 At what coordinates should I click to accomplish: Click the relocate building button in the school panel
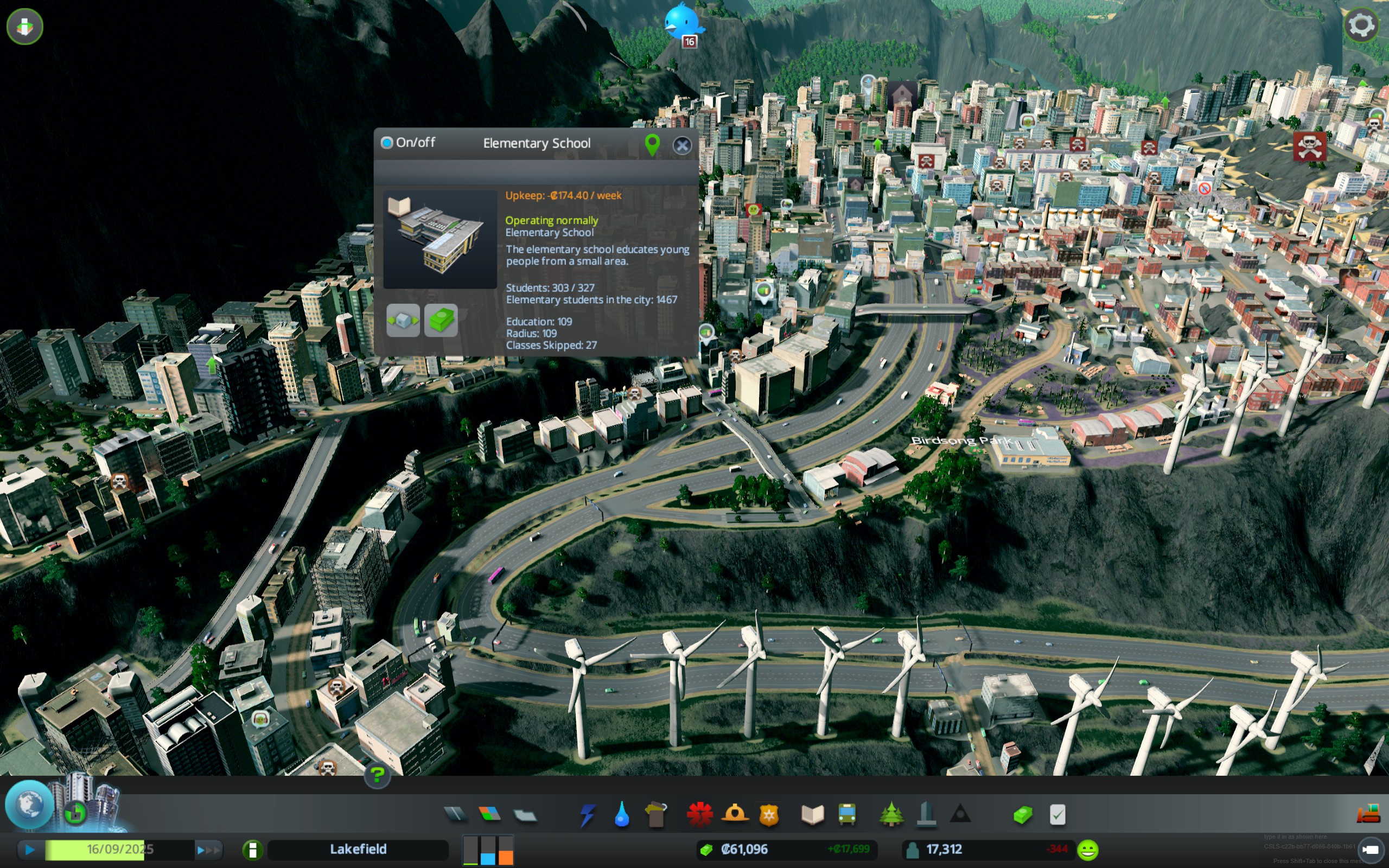tap(403, 320)
